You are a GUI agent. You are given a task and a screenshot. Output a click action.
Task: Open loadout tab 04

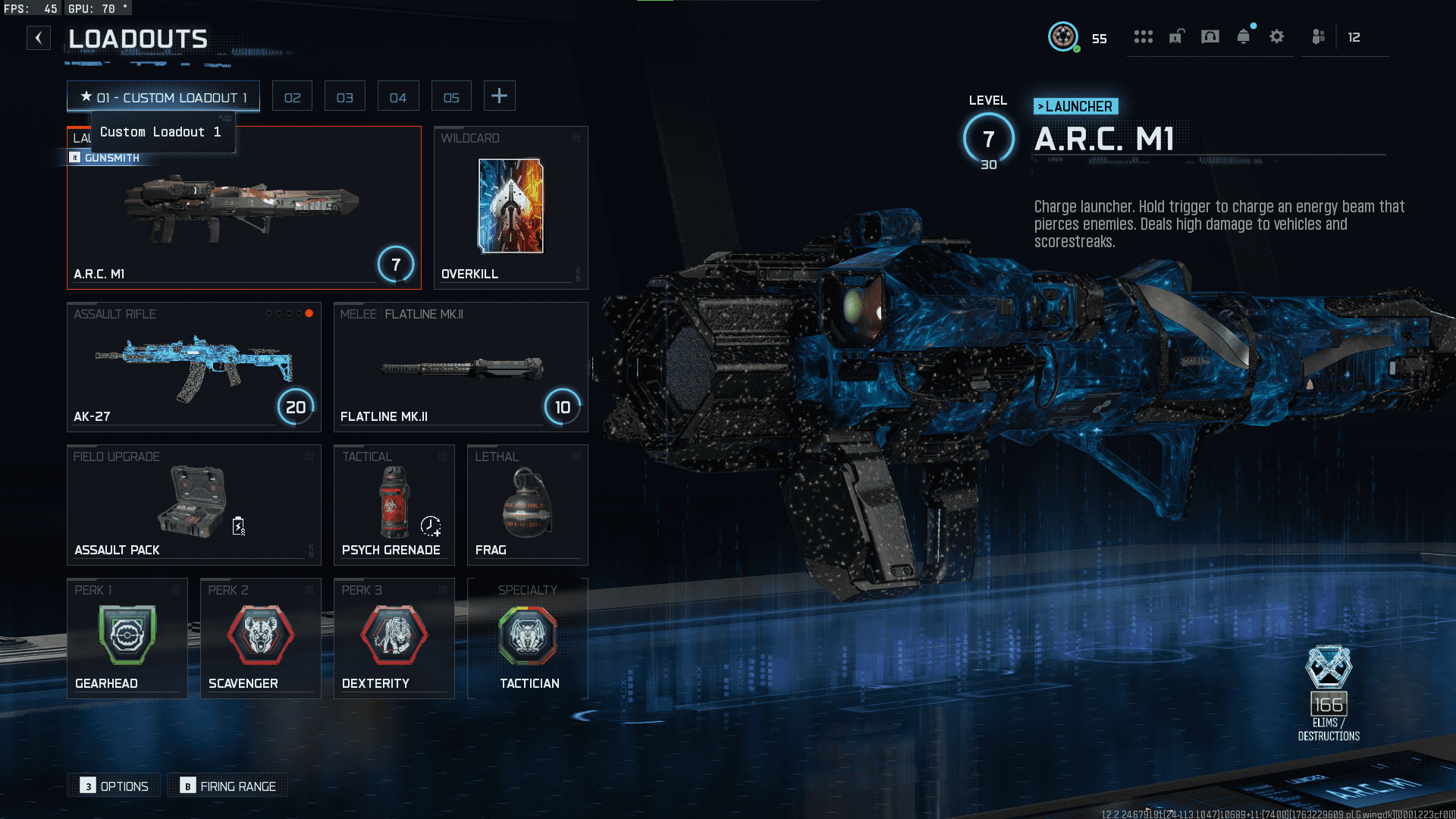(x=398, y=97)
